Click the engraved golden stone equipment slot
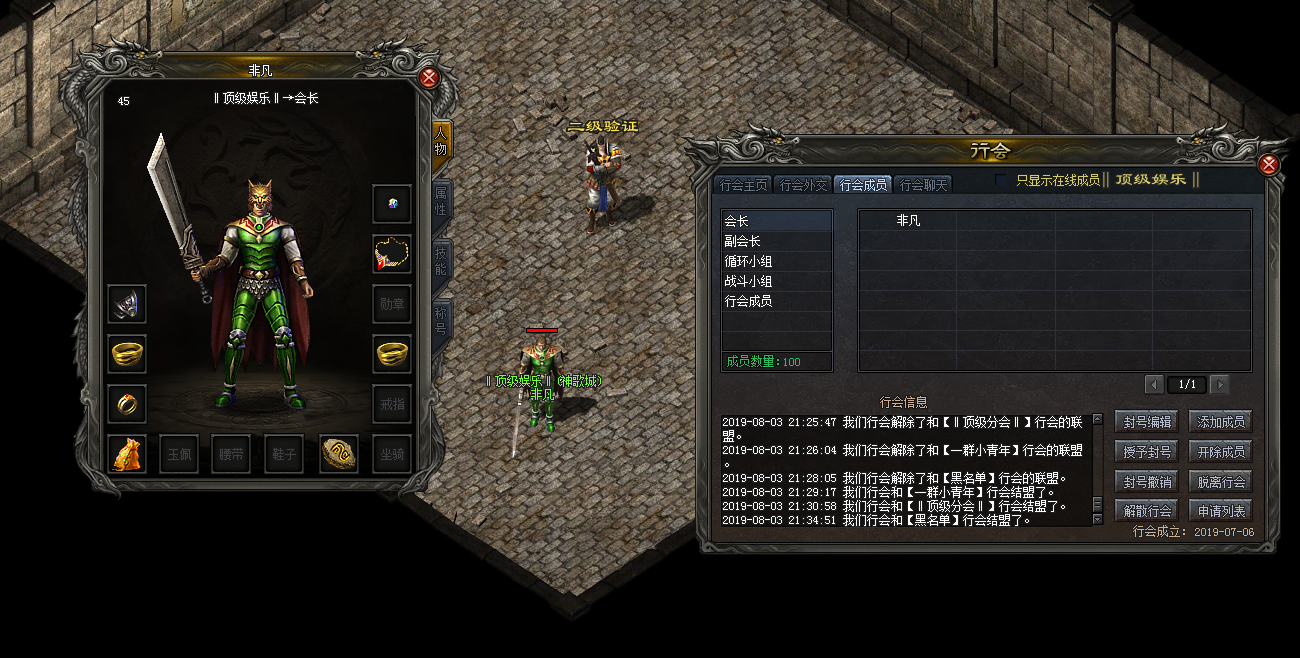The image size is (1300, 658). pyautogui.click(x=339, y=454)
